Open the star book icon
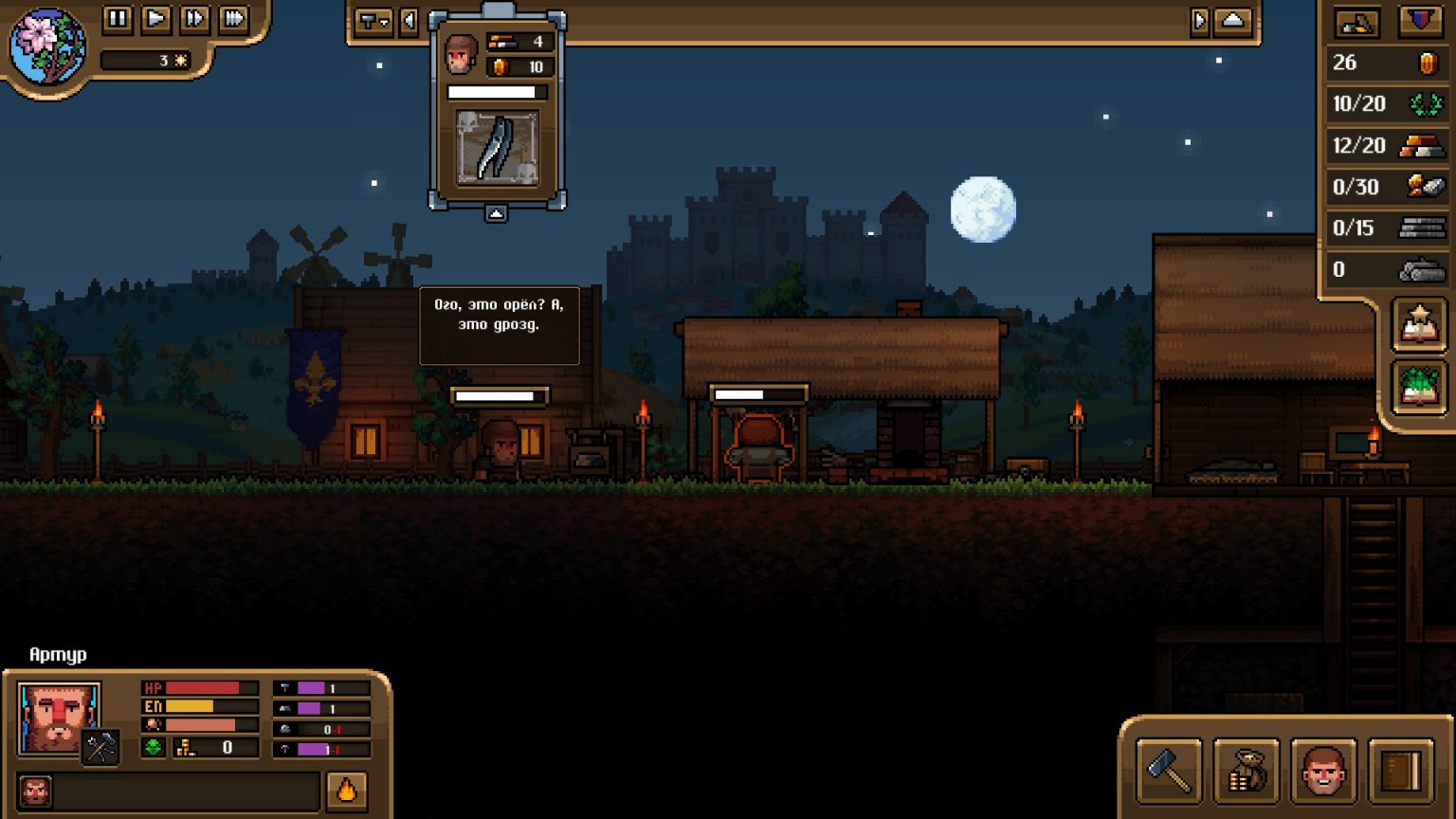 [1419, 325]
